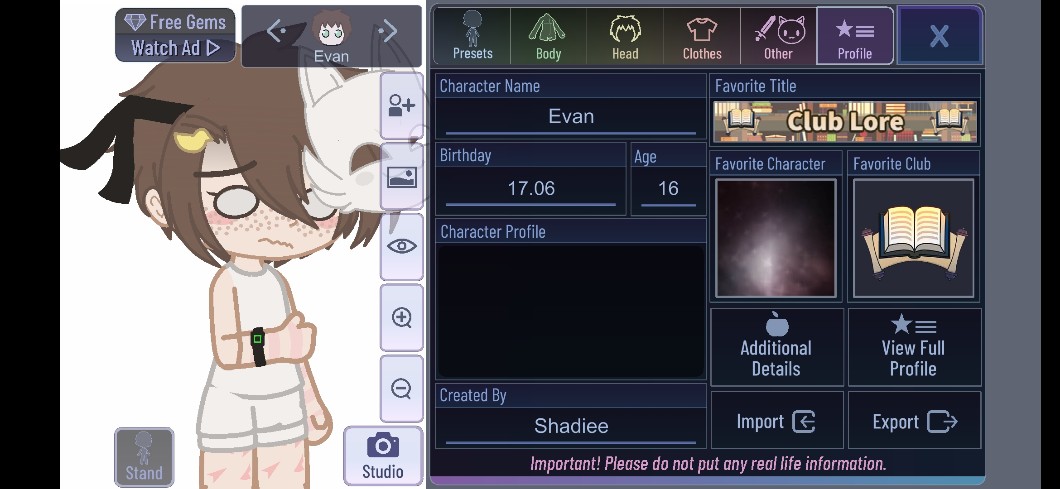The height and width of the screenshot is (489, 1060).
Task: Pick the Favorite Club book icon
Action: coord(913,238)
